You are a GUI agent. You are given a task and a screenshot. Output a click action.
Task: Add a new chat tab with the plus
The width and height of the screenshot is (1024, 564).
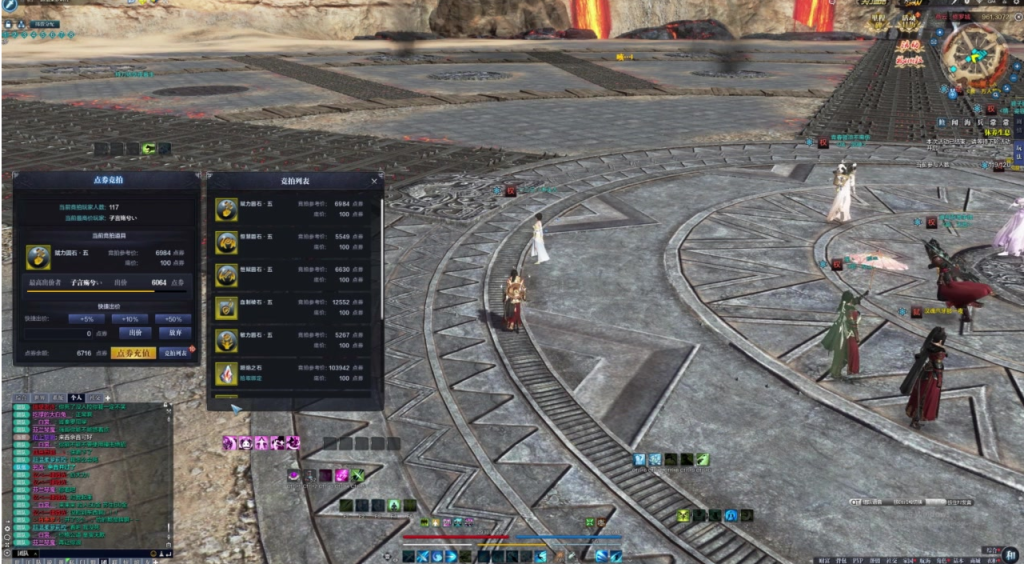pyautogui.click(x=107, y=397)
